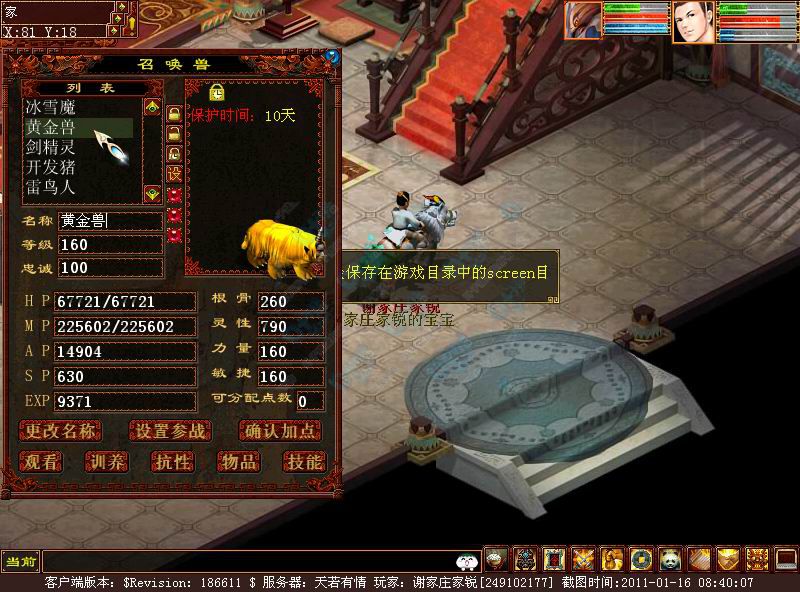View the pet's 技能 skills
This screenshot has width=800, height=592.
304,461
